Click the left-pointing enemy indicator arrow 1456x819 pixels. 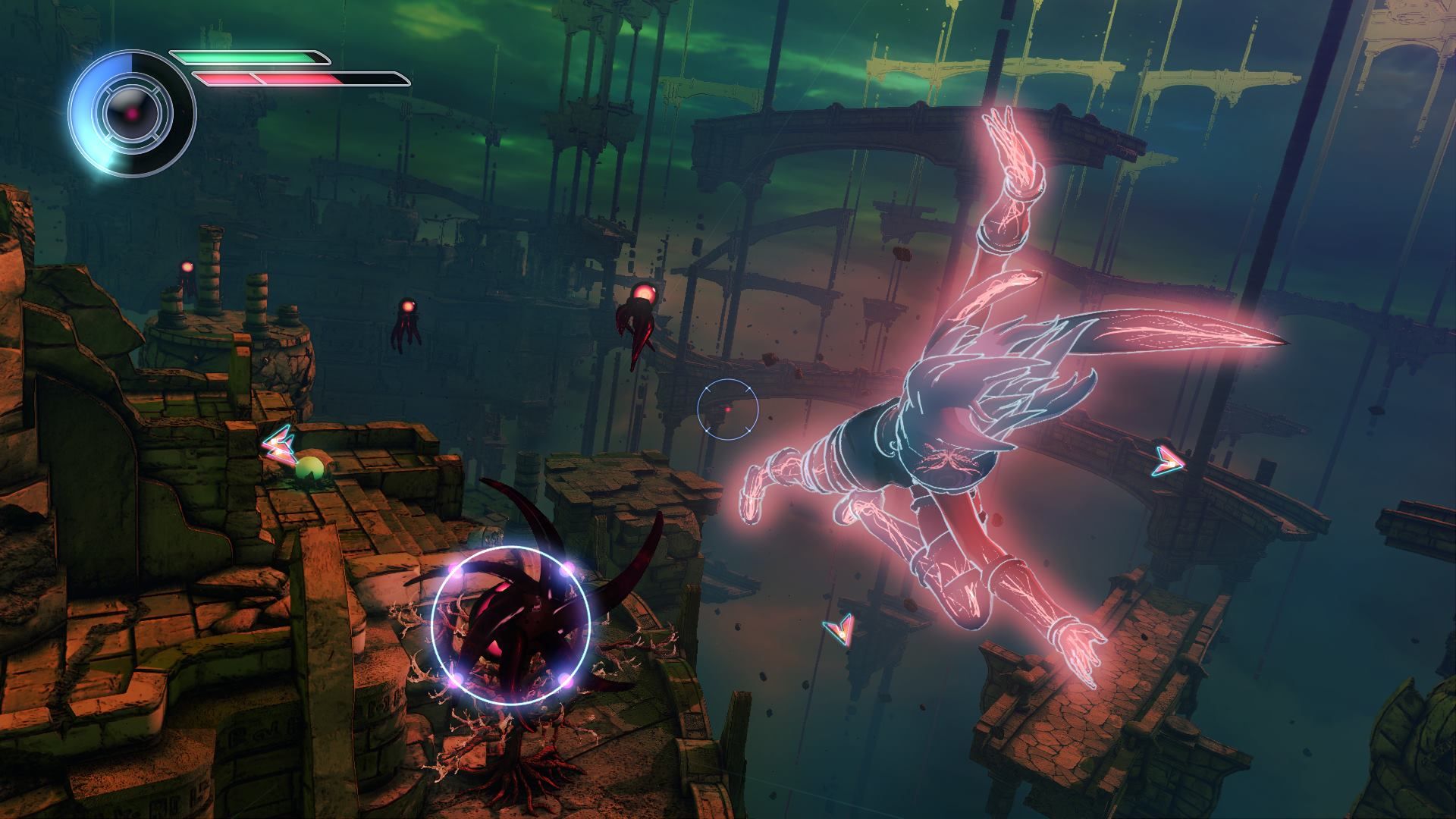pos(278,445)
